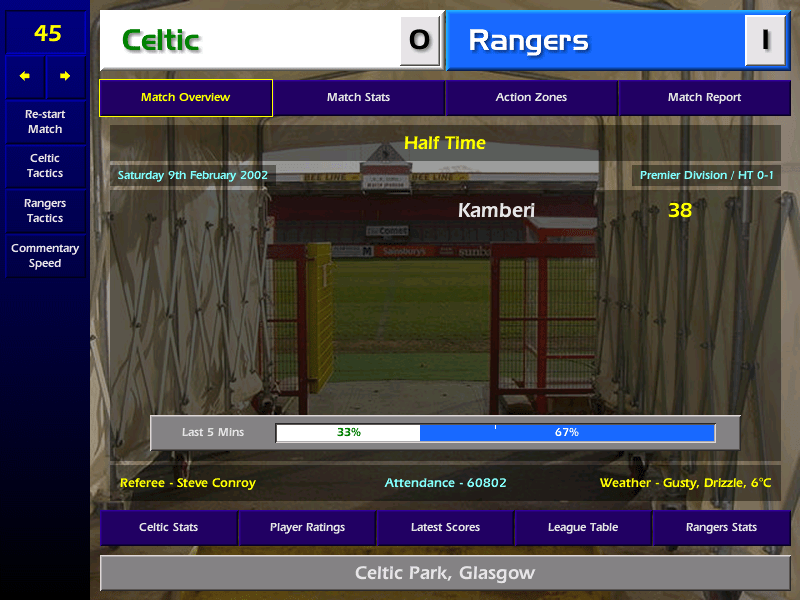800x600 pixels.
Task: Click the right arrow navigation button
Action: click(65, 77)
